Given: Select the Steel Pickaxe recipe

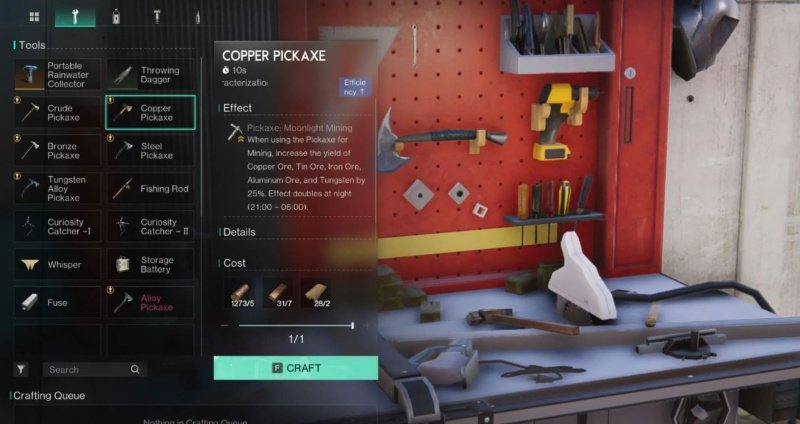Looking at the screenshot, I should click(x=150, y=150).
